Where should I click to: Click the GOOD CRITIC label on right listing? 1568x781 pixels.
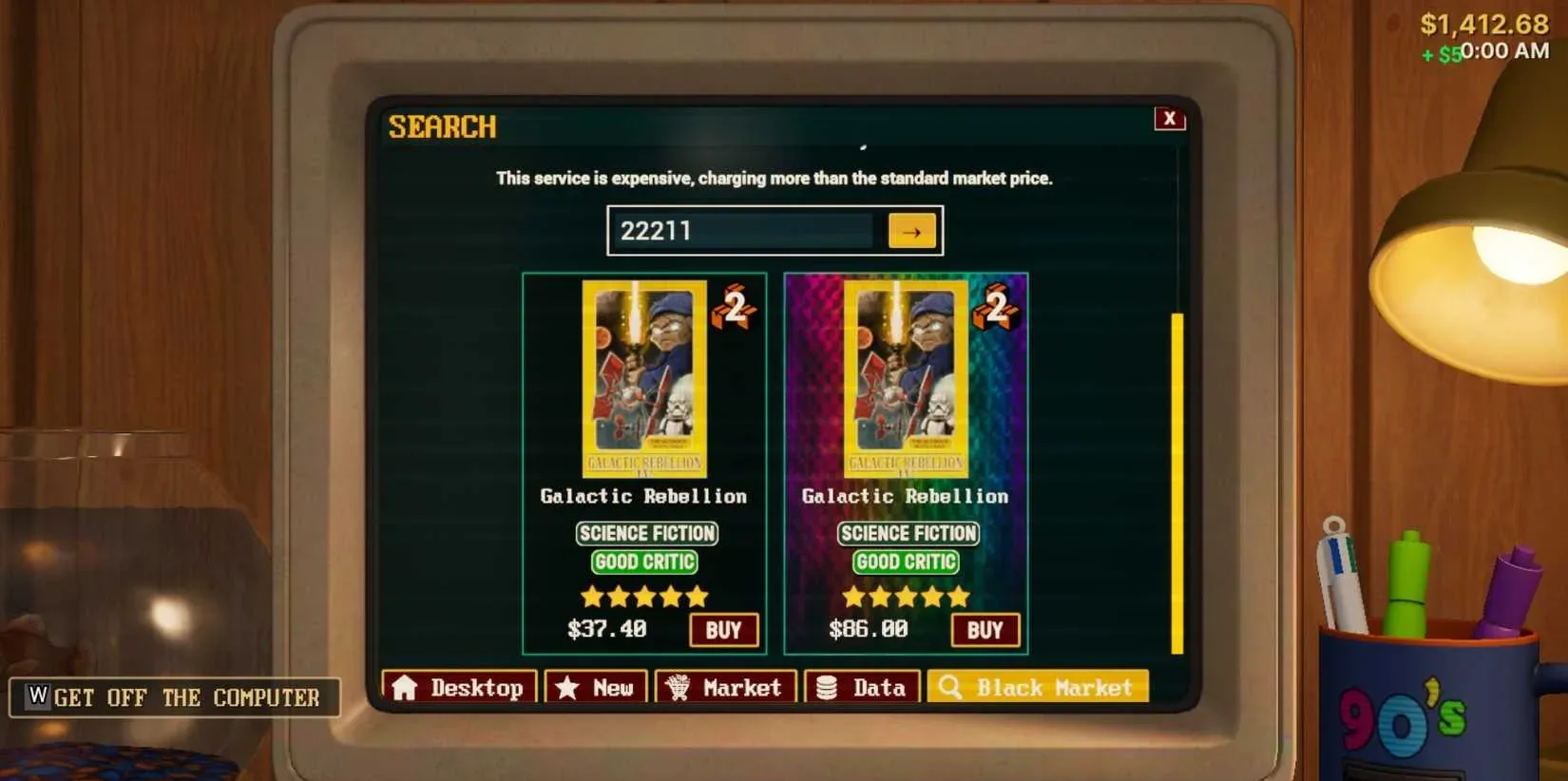pyautogui.click(x=906, y=562)
